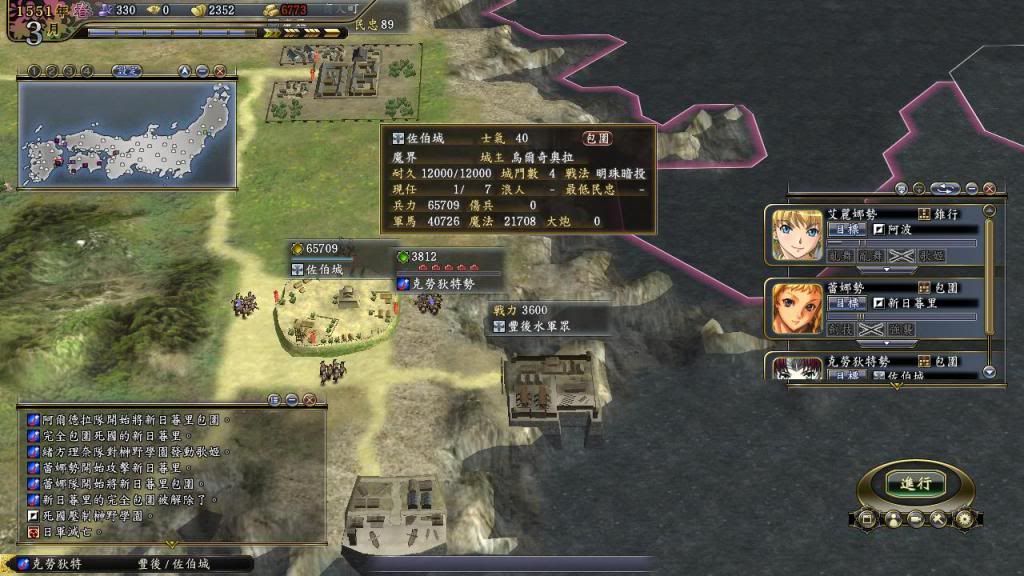Select the 蕾娜勢 unit portrait

point(797,306)
